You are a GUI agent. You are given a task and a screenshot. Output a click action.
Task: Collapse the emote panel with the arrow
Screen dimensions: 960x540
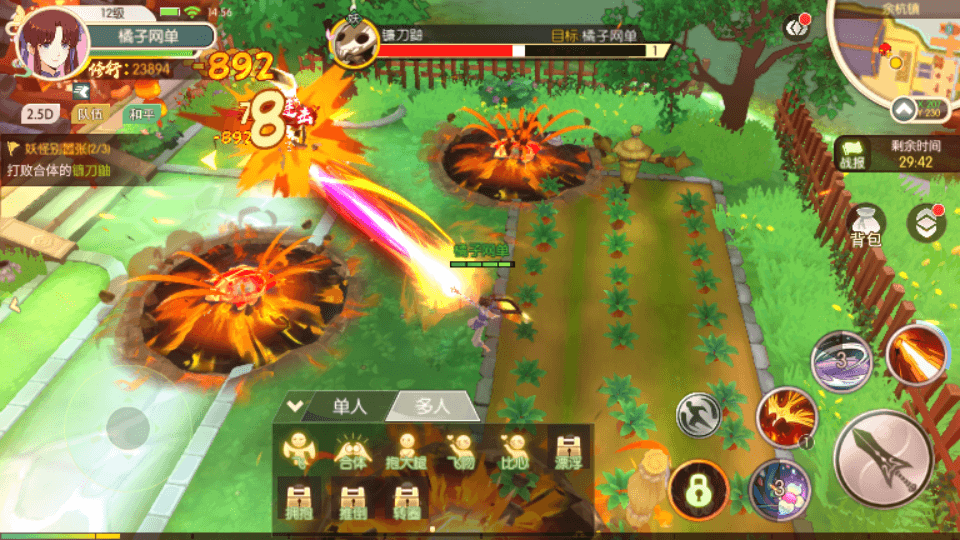point(293,405)
